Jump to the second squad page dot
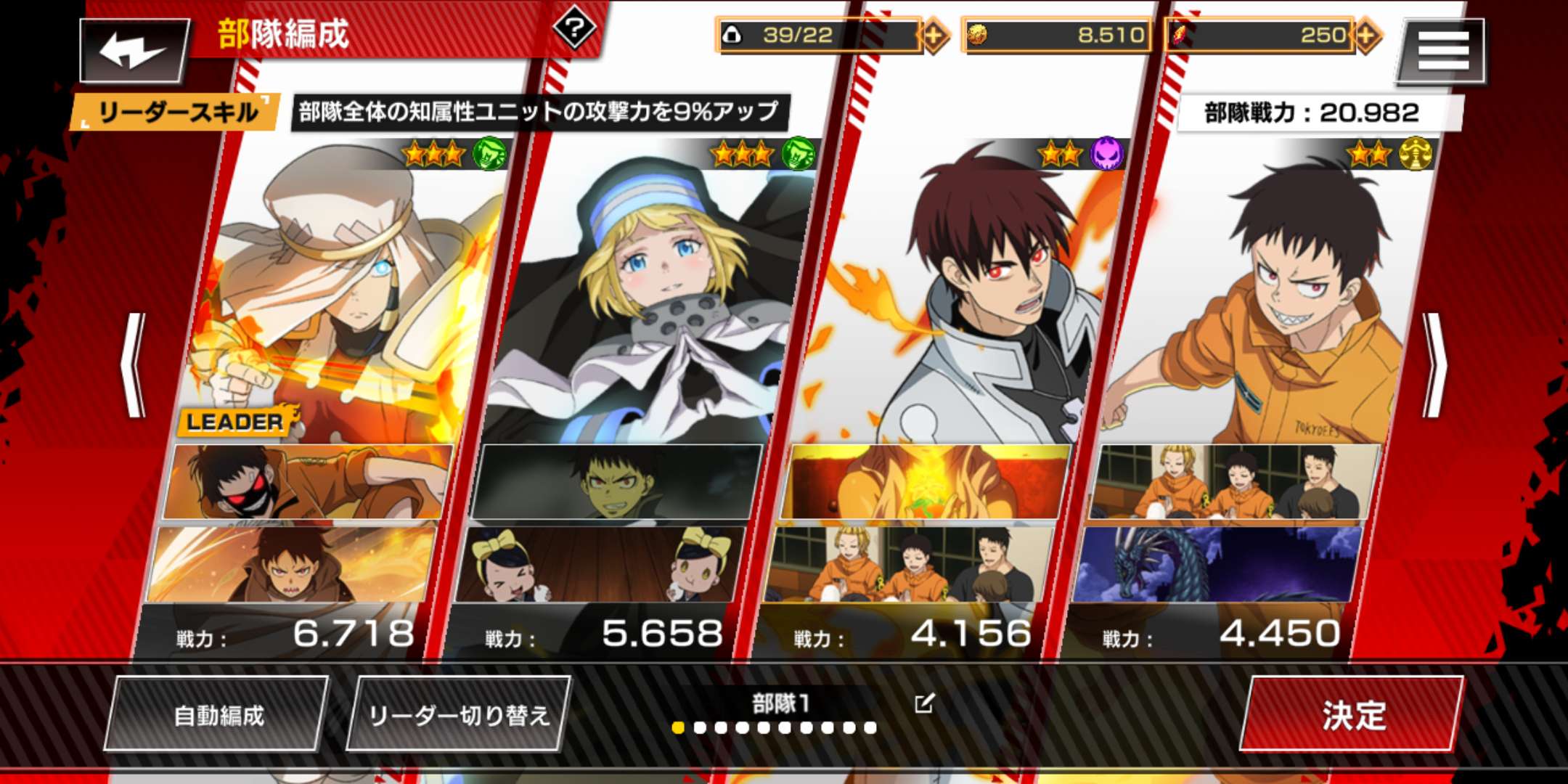The height and width of the screenshot is (784, 1568). pyautogui.click(x=700, y=727)
